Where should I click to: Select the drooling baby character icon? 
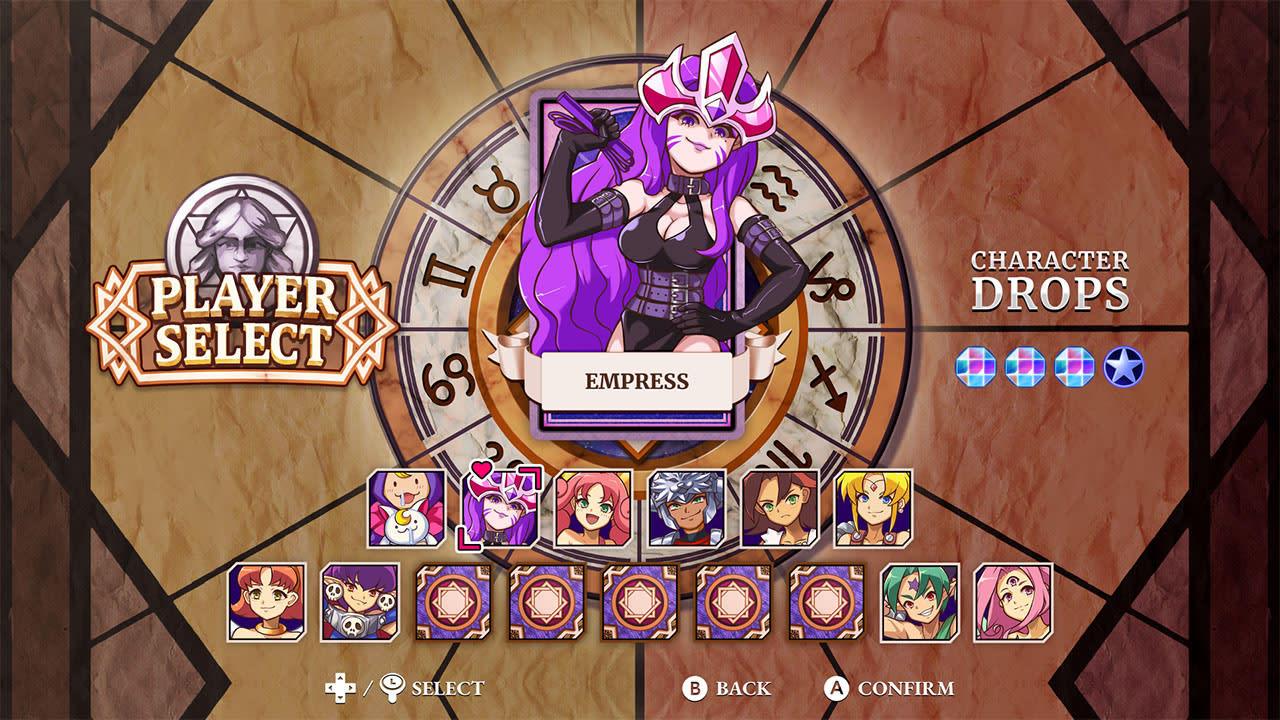408,508
